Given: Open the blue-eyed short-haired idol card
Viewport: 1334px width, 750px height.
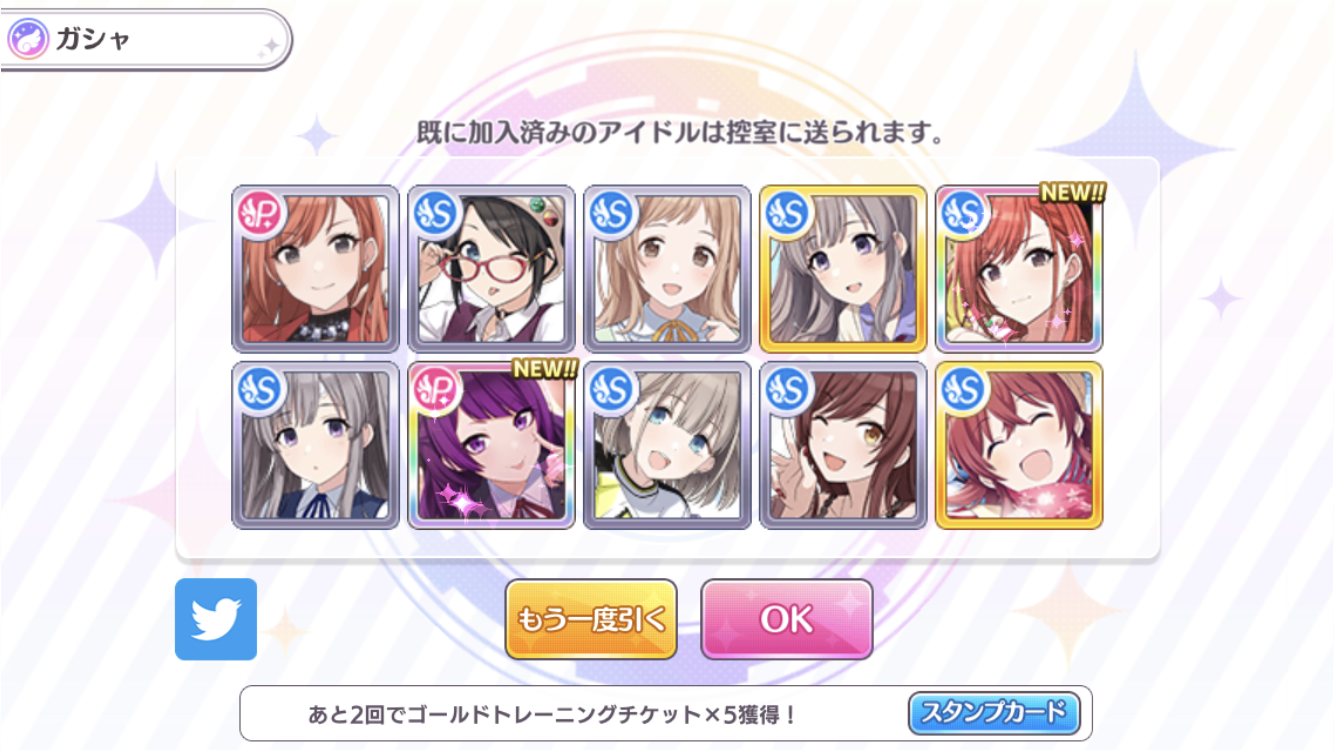Looking at the screenshot, I should click(x=667, y=445).
